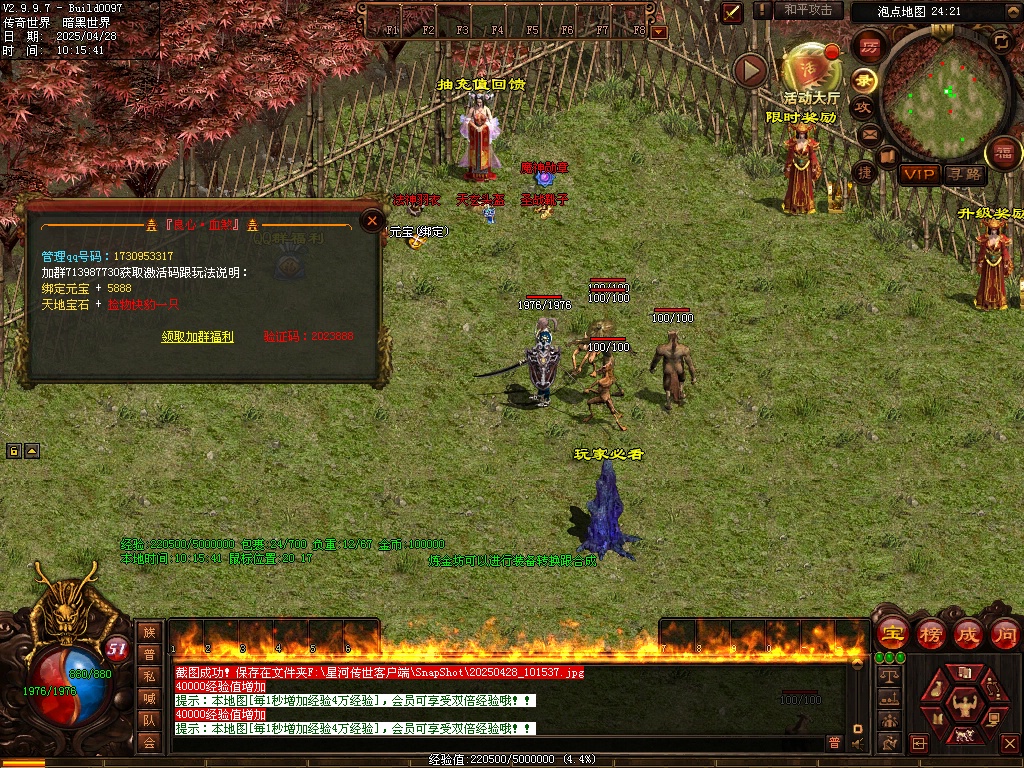The width and height of the screenshot is (1024, 768).
Task: Switch minimap view with the rotate-arrows button
Action: 1001,41
